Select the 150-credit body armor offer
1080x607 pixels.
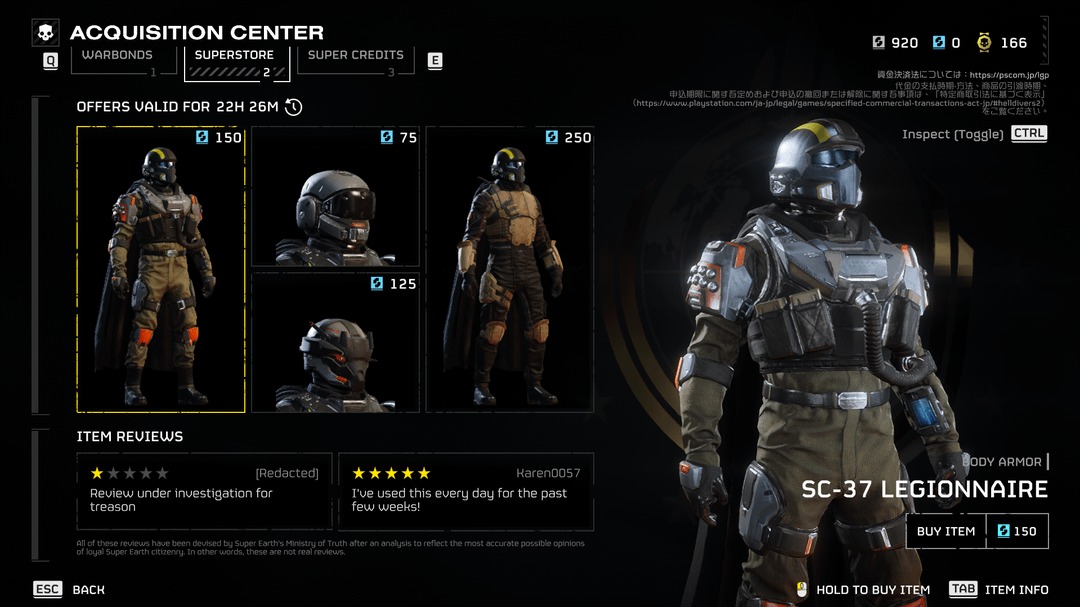pos(161,269)
